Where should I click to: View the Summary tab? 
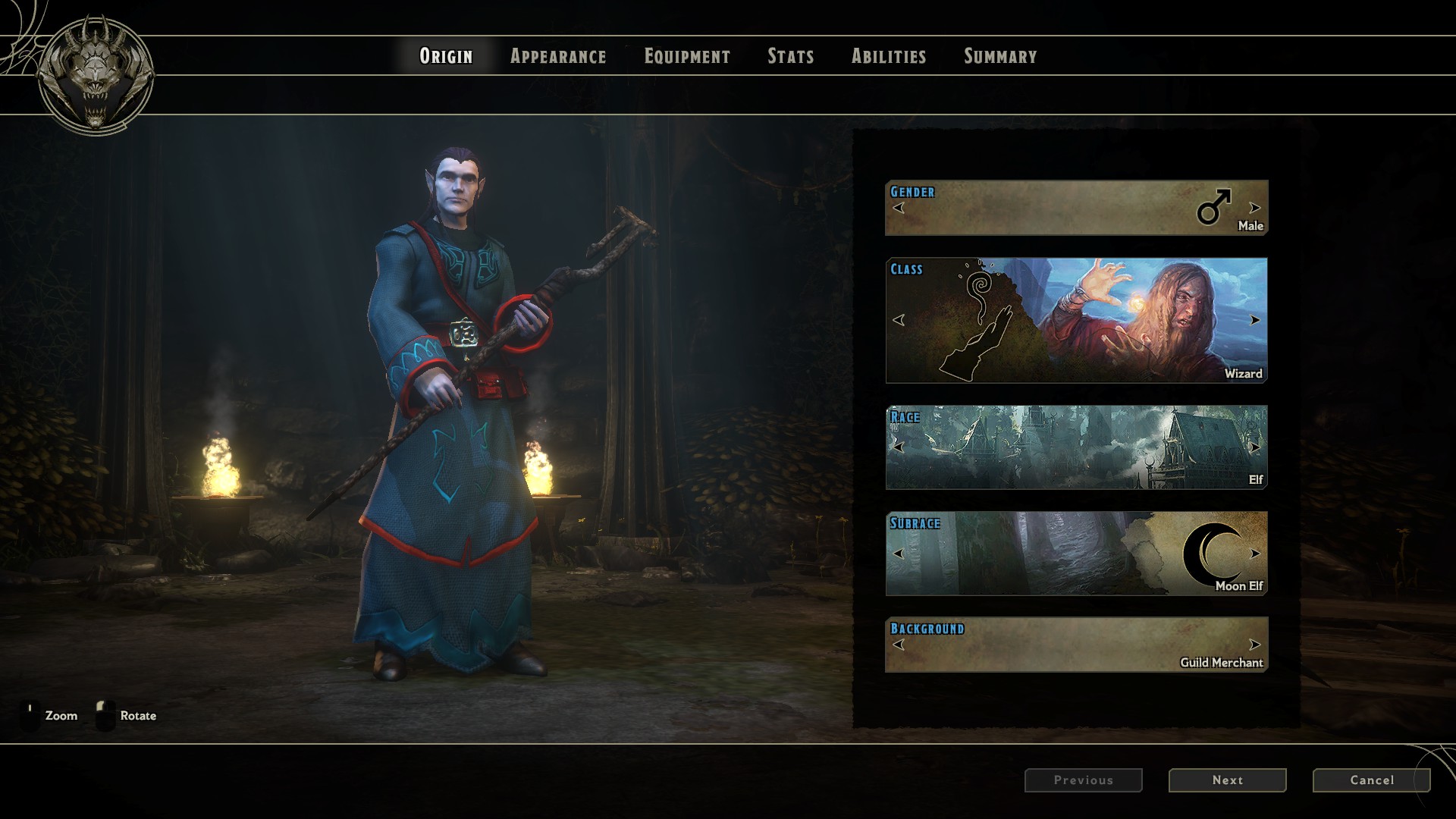1000,56
